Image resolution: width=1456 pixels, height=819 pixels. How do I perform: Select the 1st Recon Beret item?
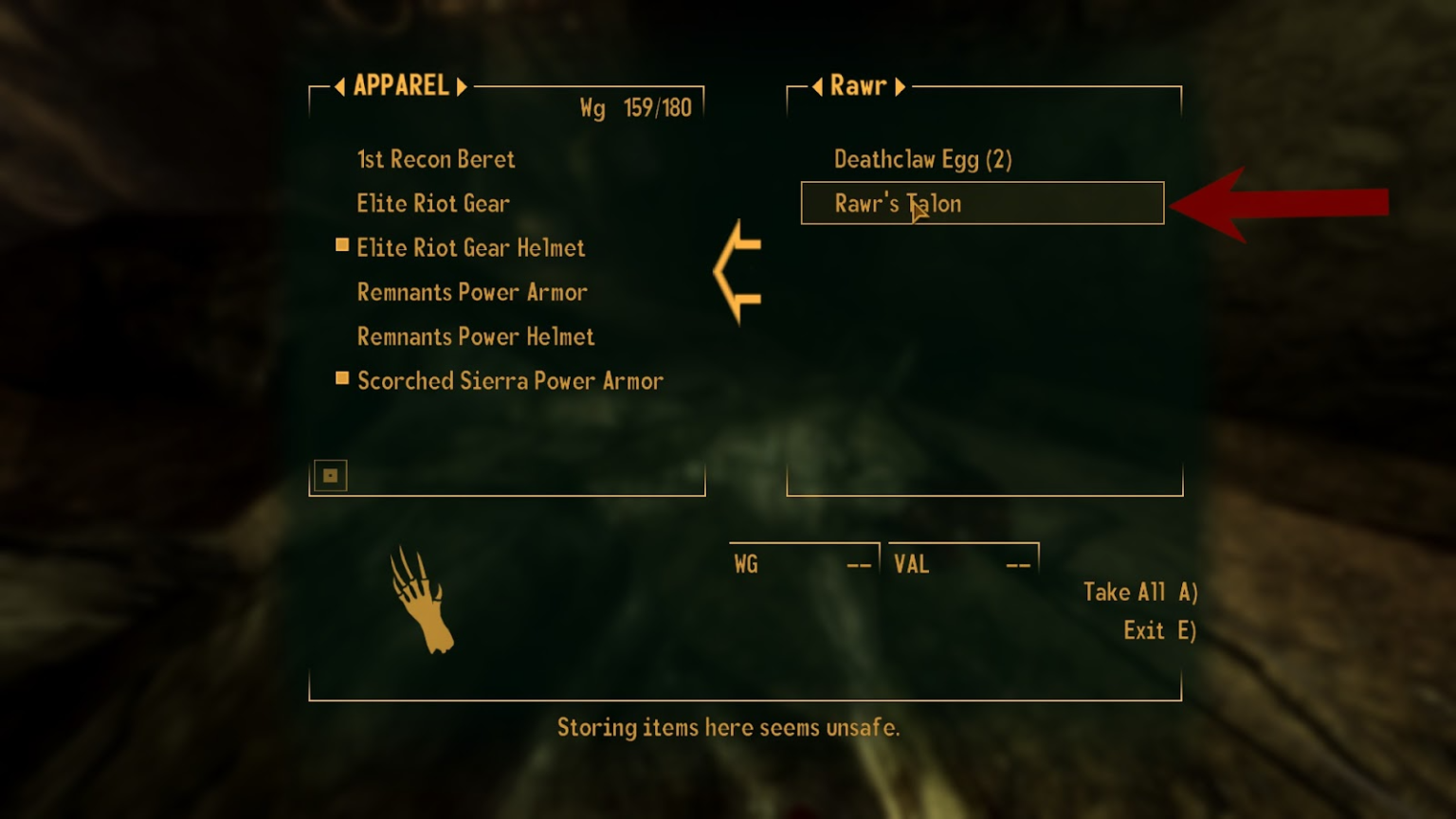436,159
